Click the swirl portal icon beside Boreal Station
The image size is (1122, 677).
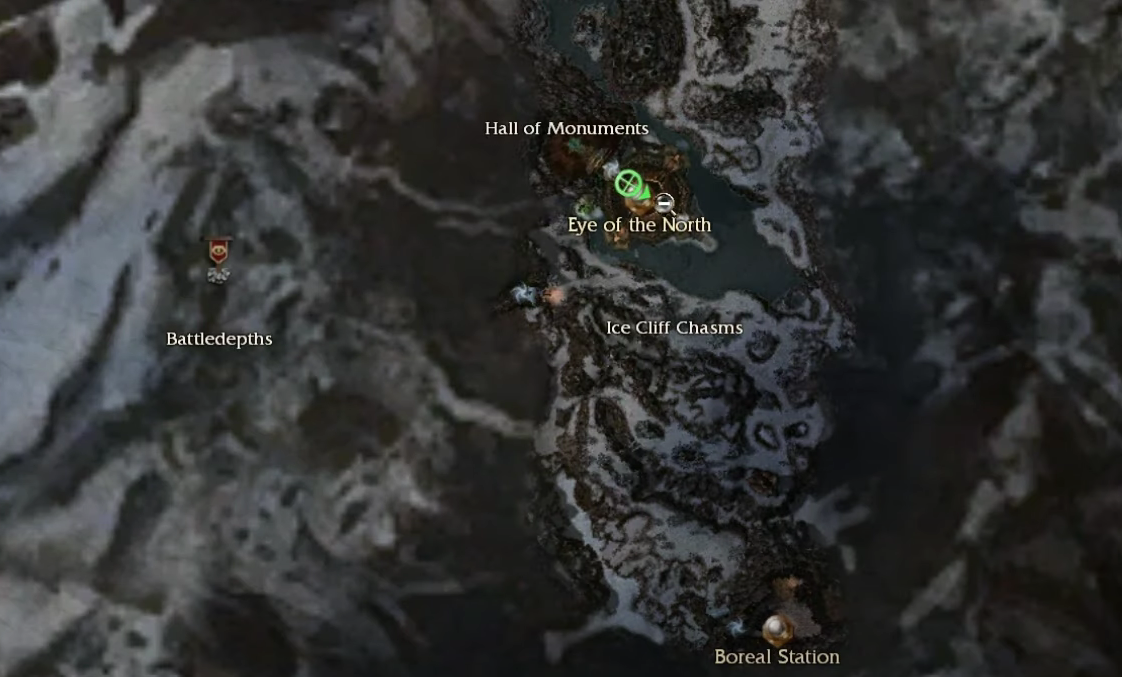point(738,627)
